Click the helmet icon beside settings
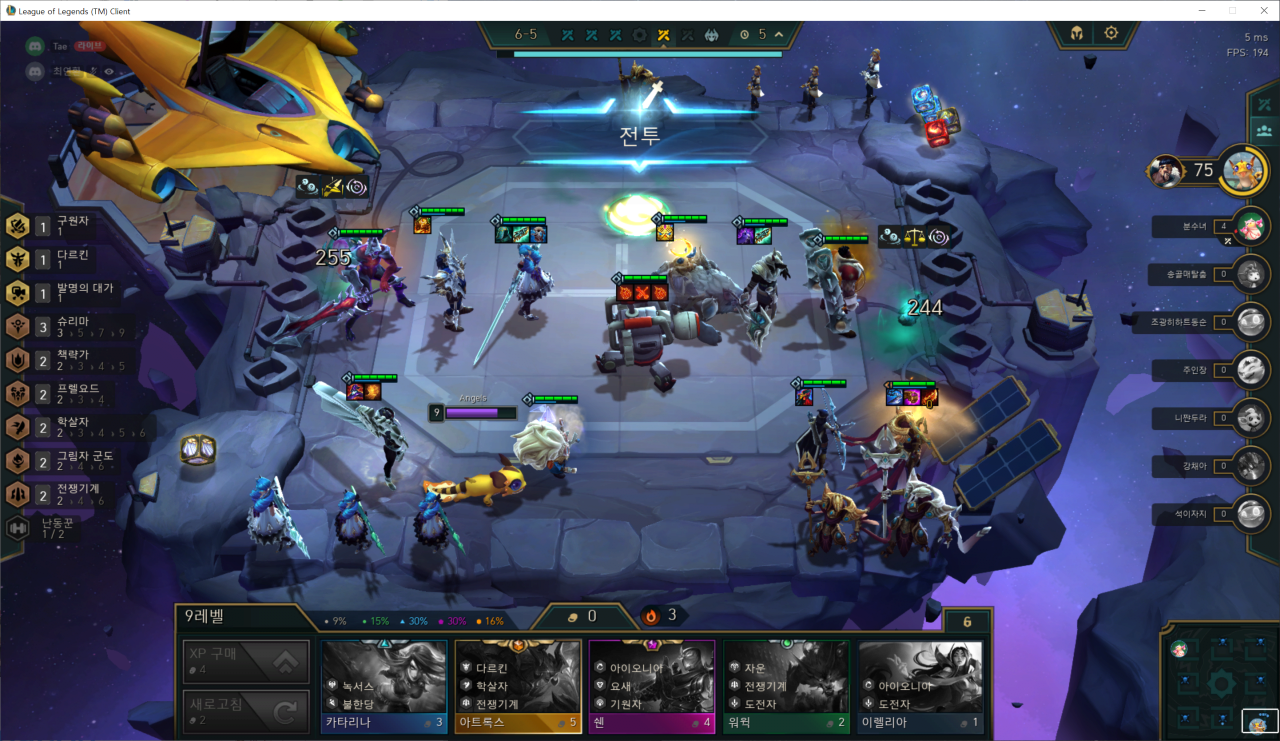1280x741 pixels. [x=1076, y=33]
